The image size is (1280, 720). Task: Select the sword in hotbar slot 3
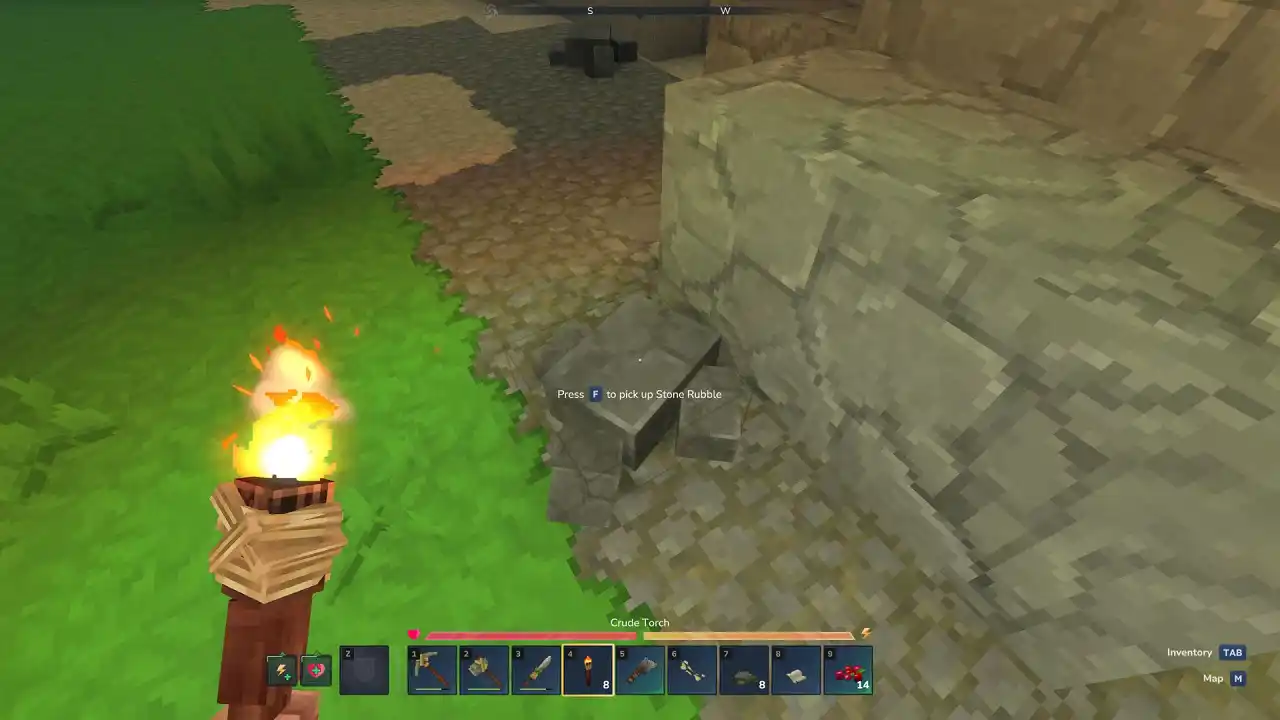pyautogui.click(x=536, y=669)
